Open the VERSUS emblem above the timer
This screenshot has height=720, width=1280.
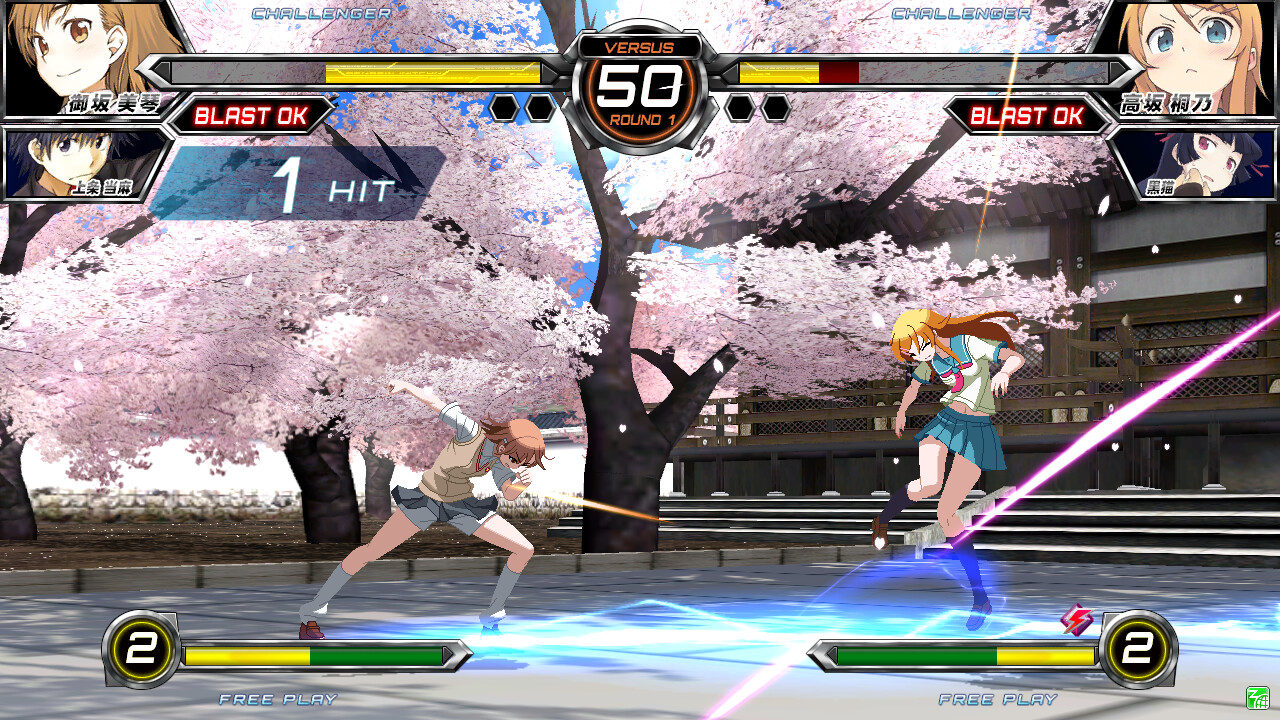point(640,47)
